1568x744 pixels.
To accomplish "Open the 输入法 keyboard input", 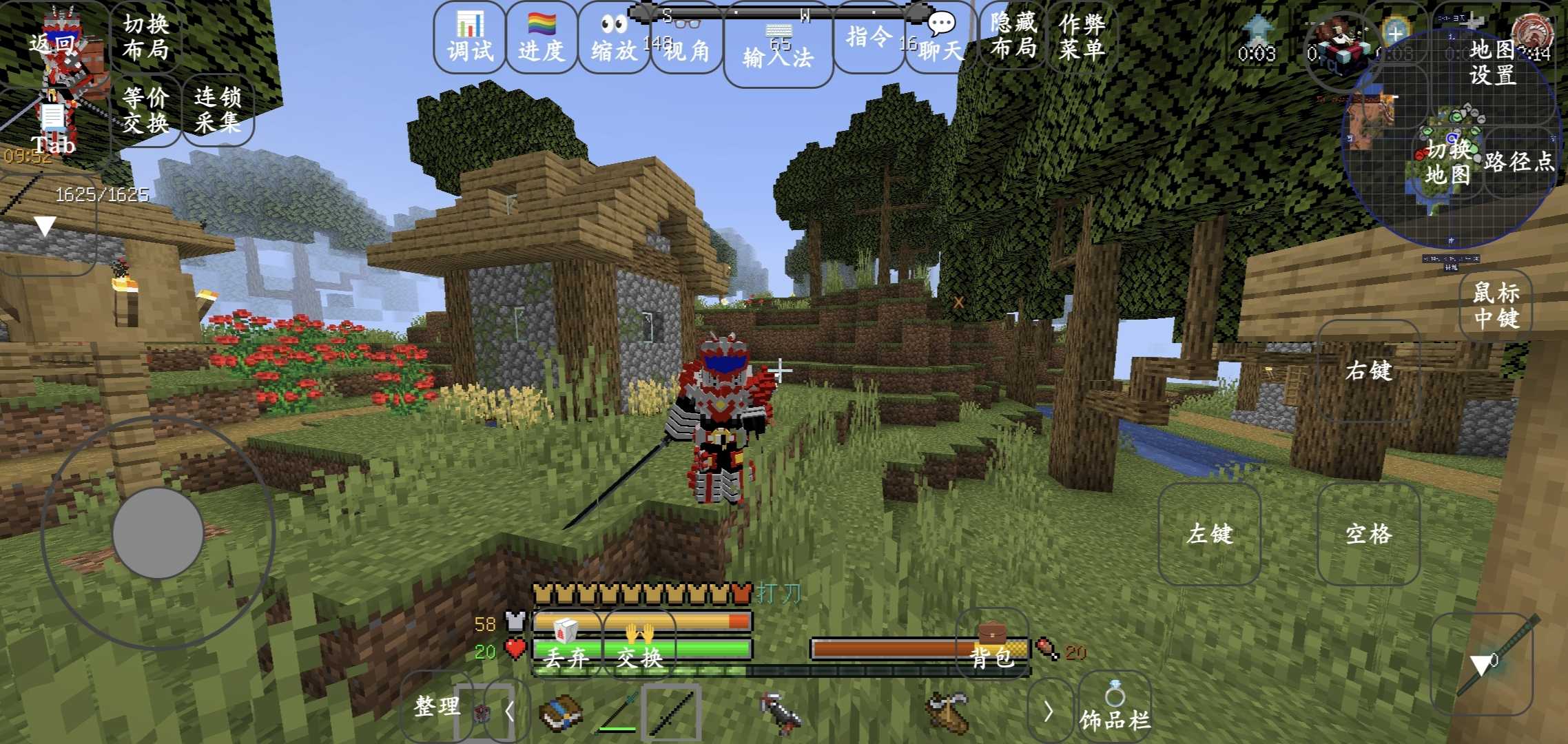I will tap(778, 50).
